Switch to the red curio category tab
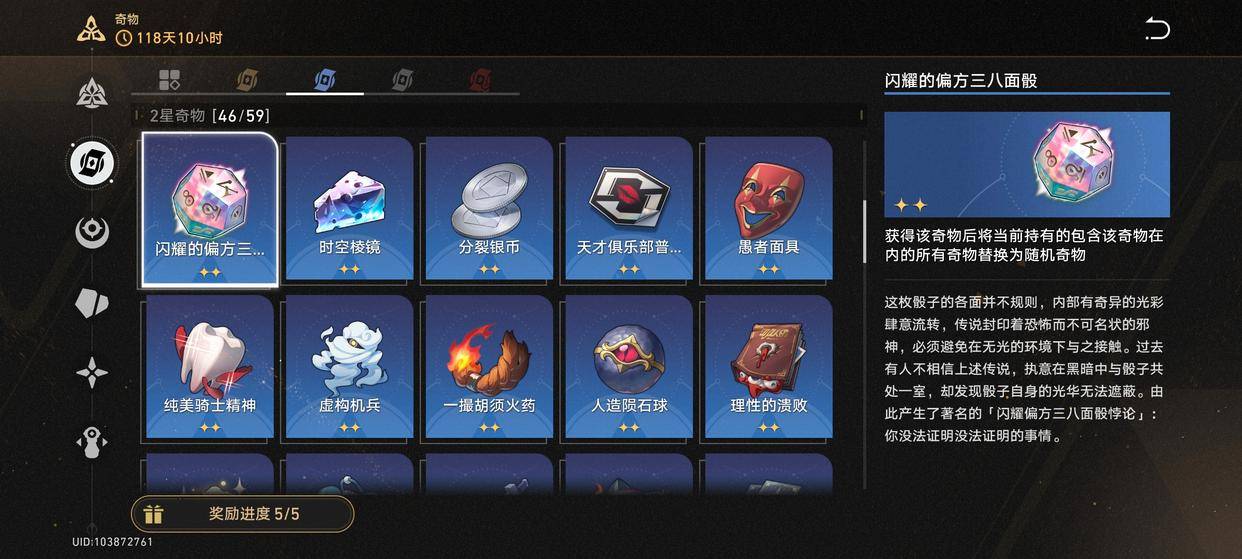The width and height of the screenshot is (1242, 559). [480, 79]
